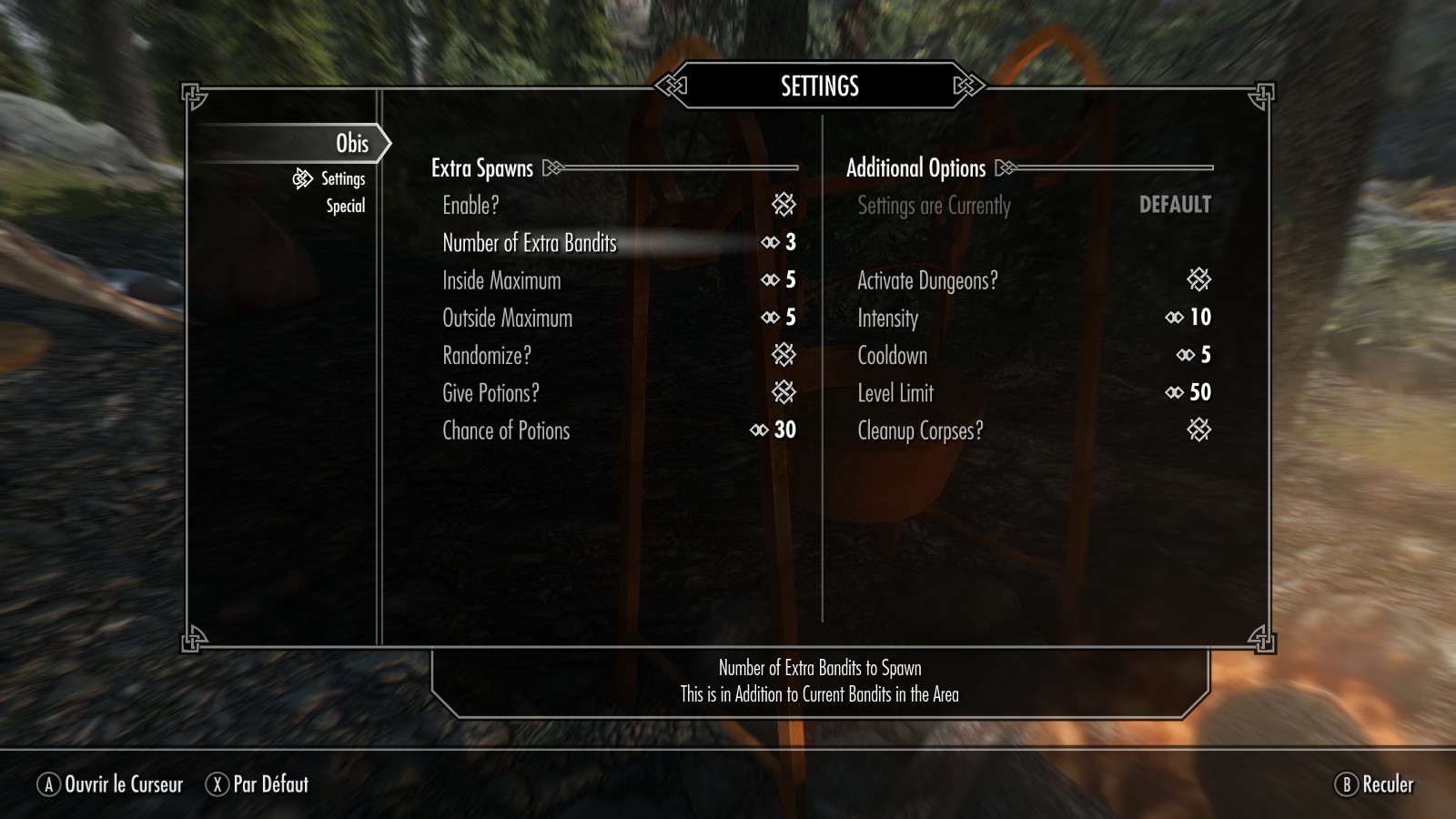Switch to the Special page
This screenshot has width=1456, height=819.
(345, 207)
